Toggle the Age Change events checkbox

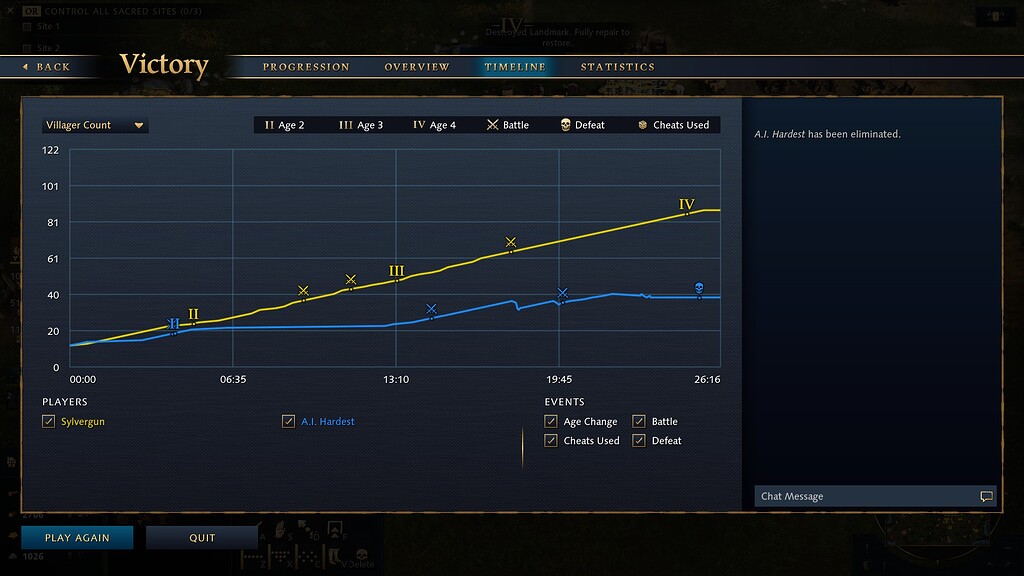(x=551, y=422)
